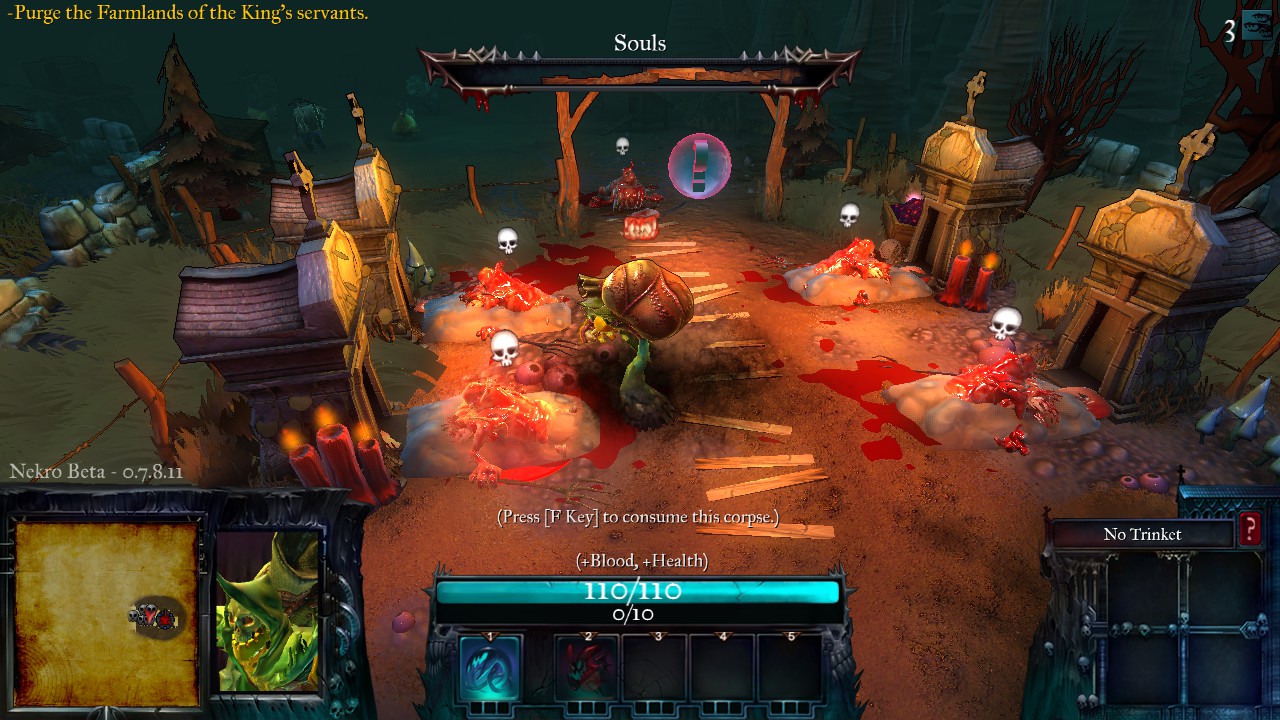Click the icon beside the 3 counter

click(x=1257, y=29)
